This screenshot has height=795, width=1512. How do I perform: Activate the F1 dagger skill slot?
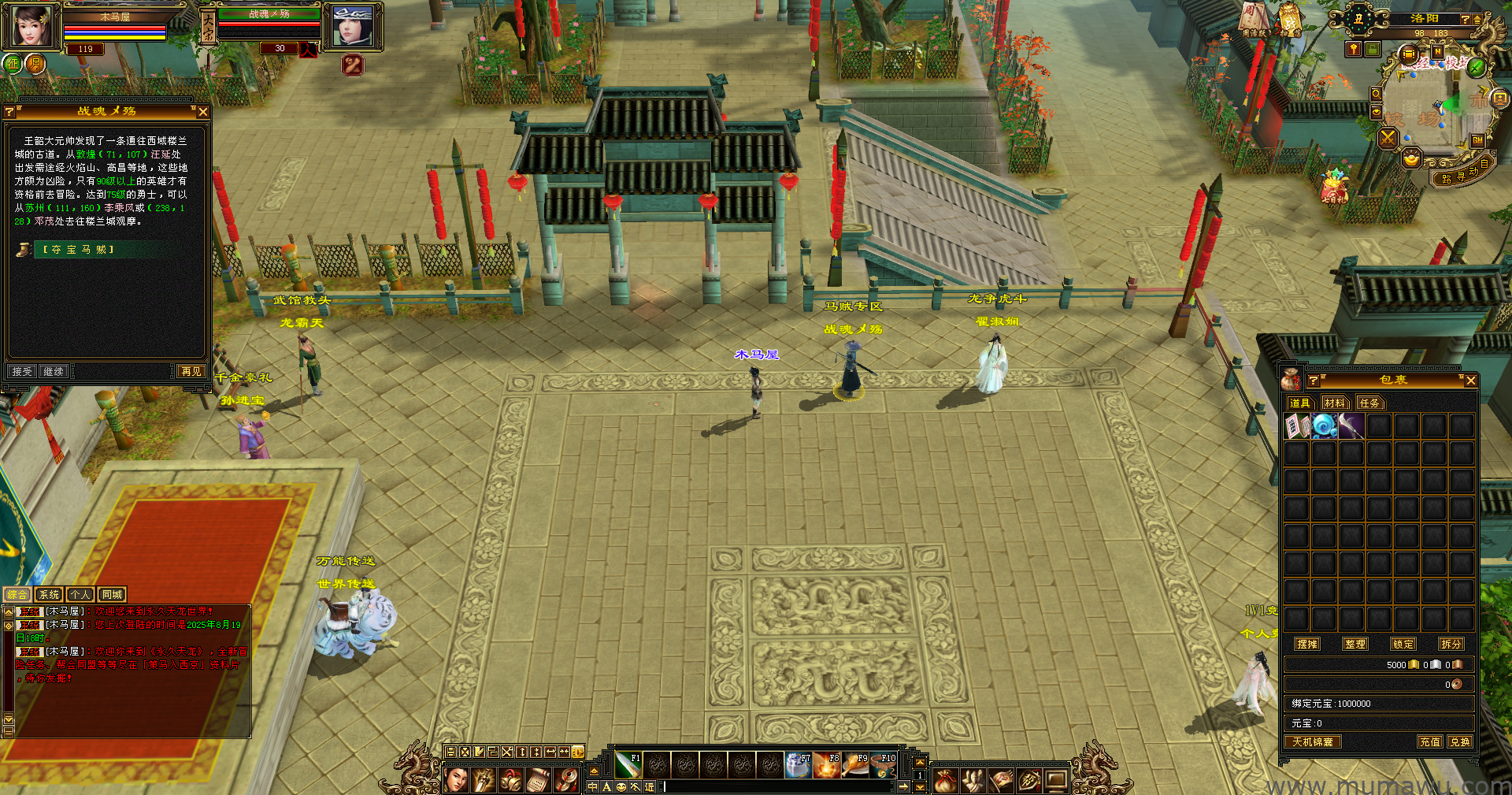[x=628, y=764]
